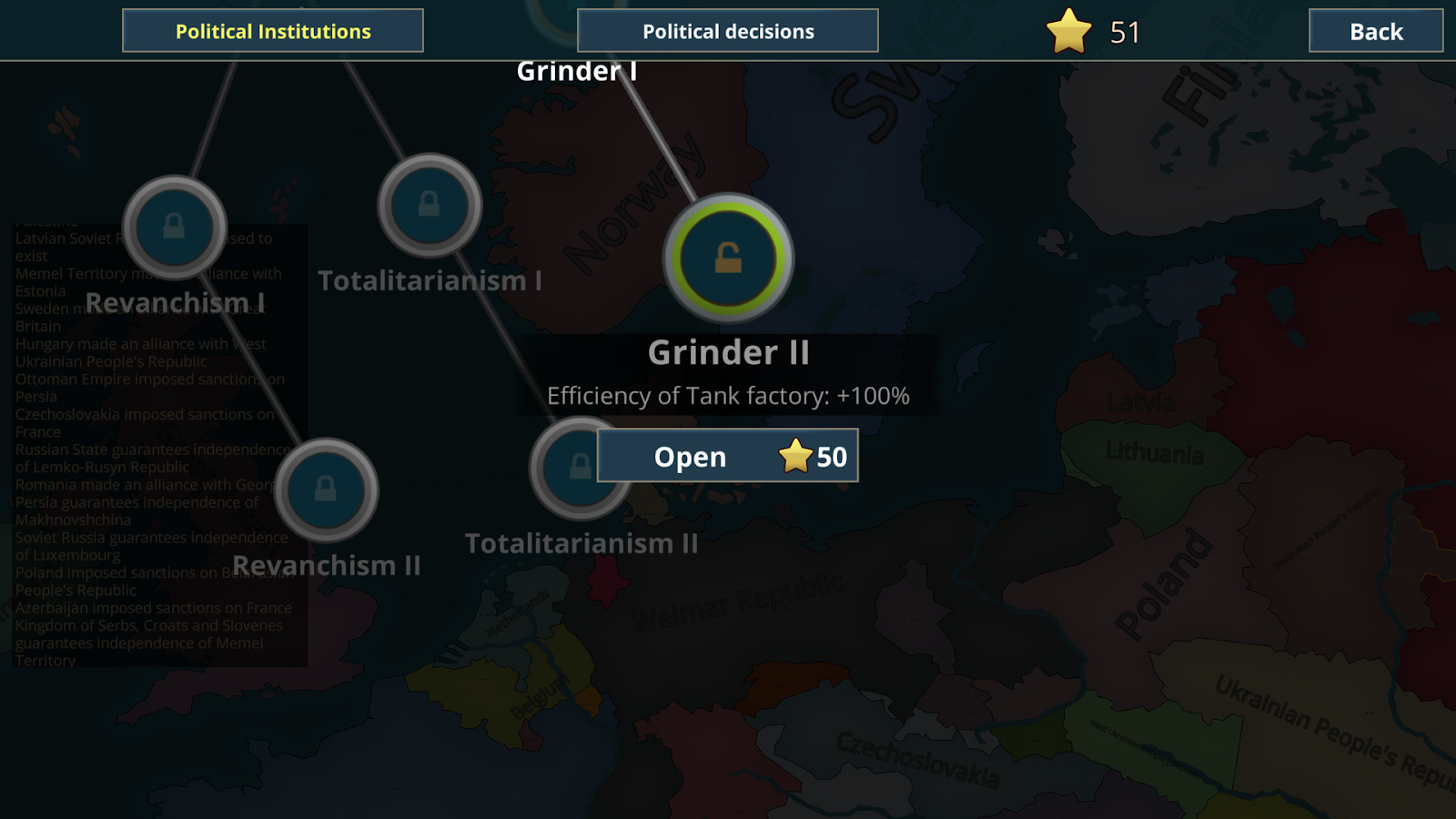Click the Back button
Viewport: 1456px width, 819px height.
tap(1375, 31)
